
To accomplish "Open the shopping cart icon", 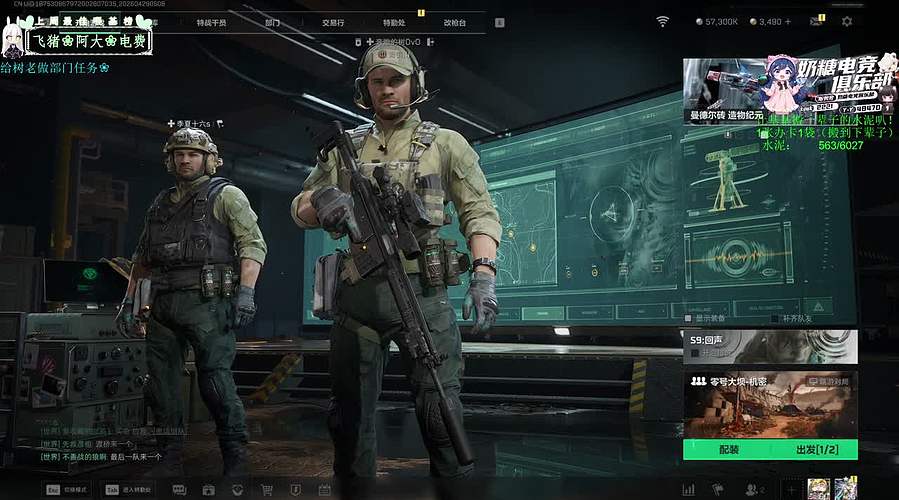I will coord(267,490).
